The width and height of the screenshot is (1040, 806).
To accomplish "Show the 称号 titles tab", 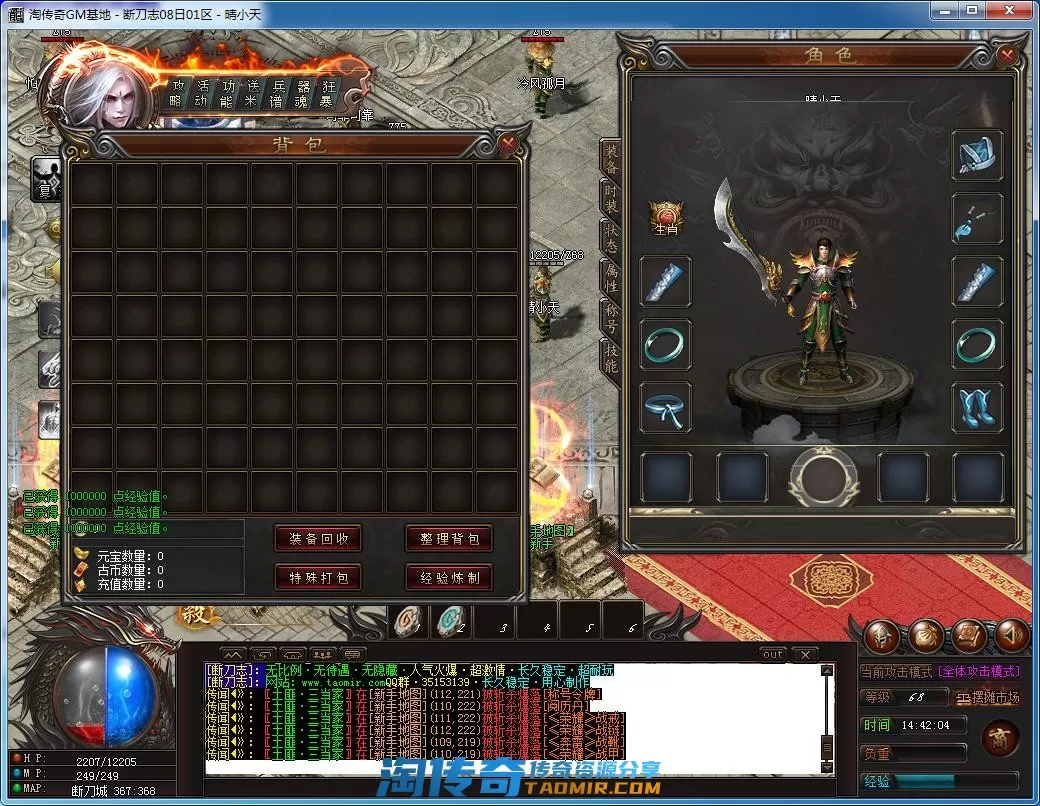I will click(610, 315).
